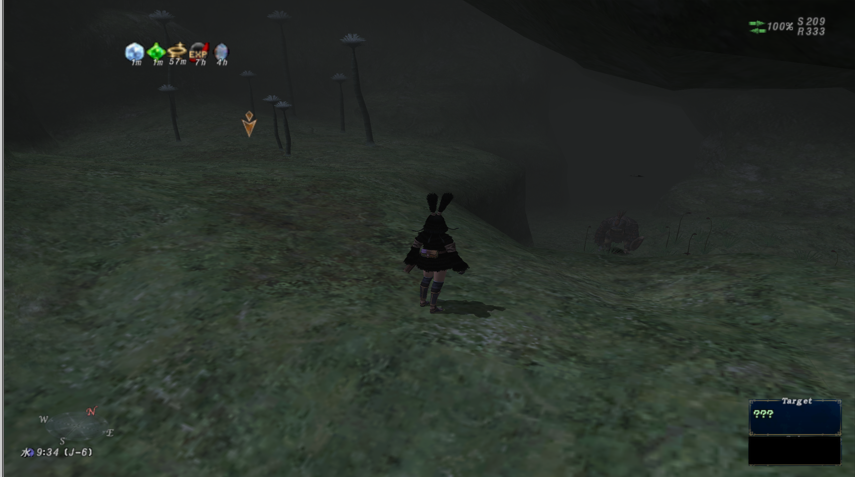855x477 pixels.
Task: Click the compass in the corner
Action: (76, 427)
